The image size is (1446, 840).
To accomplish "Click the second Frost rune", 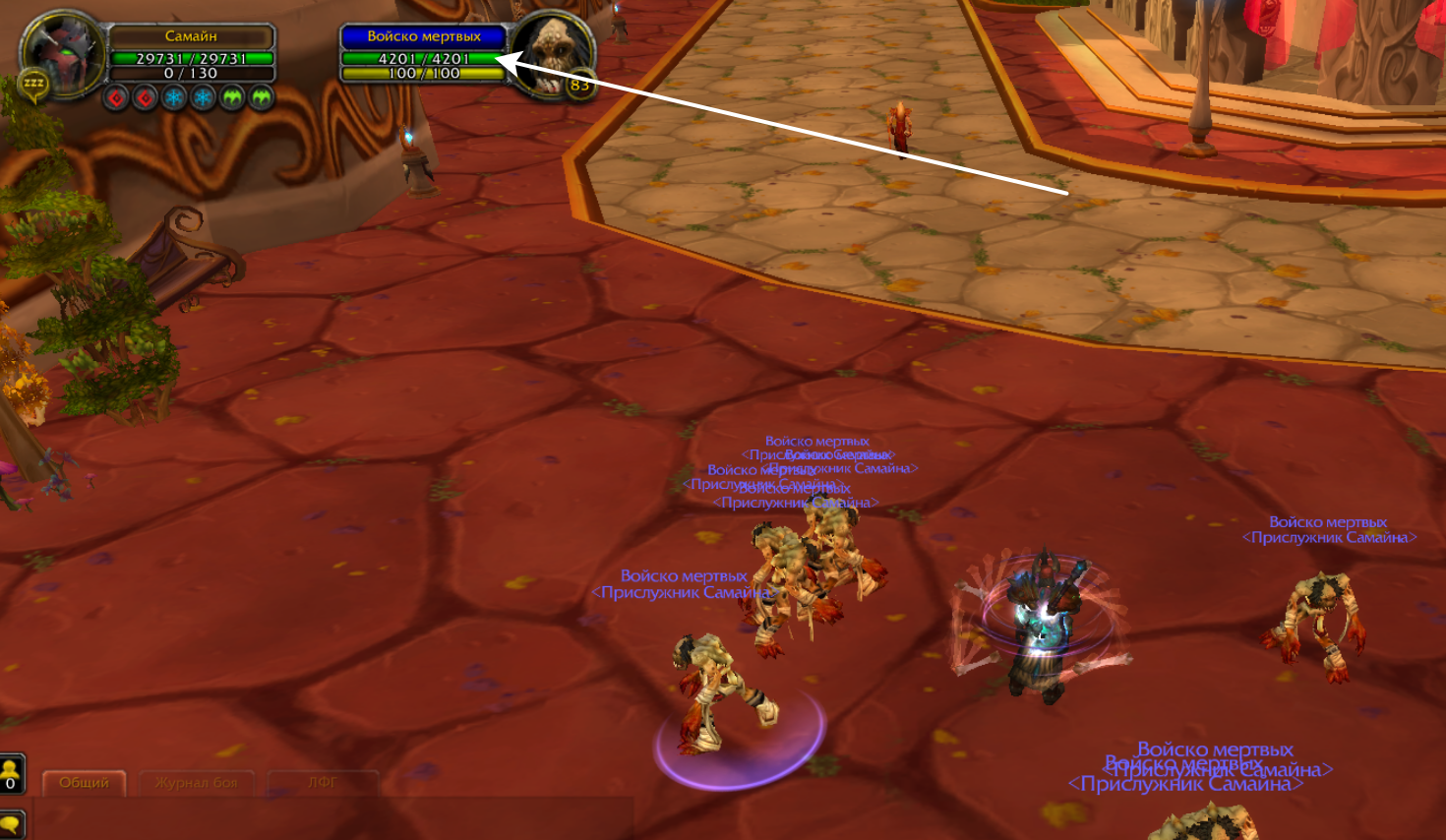I will point(203,98).
